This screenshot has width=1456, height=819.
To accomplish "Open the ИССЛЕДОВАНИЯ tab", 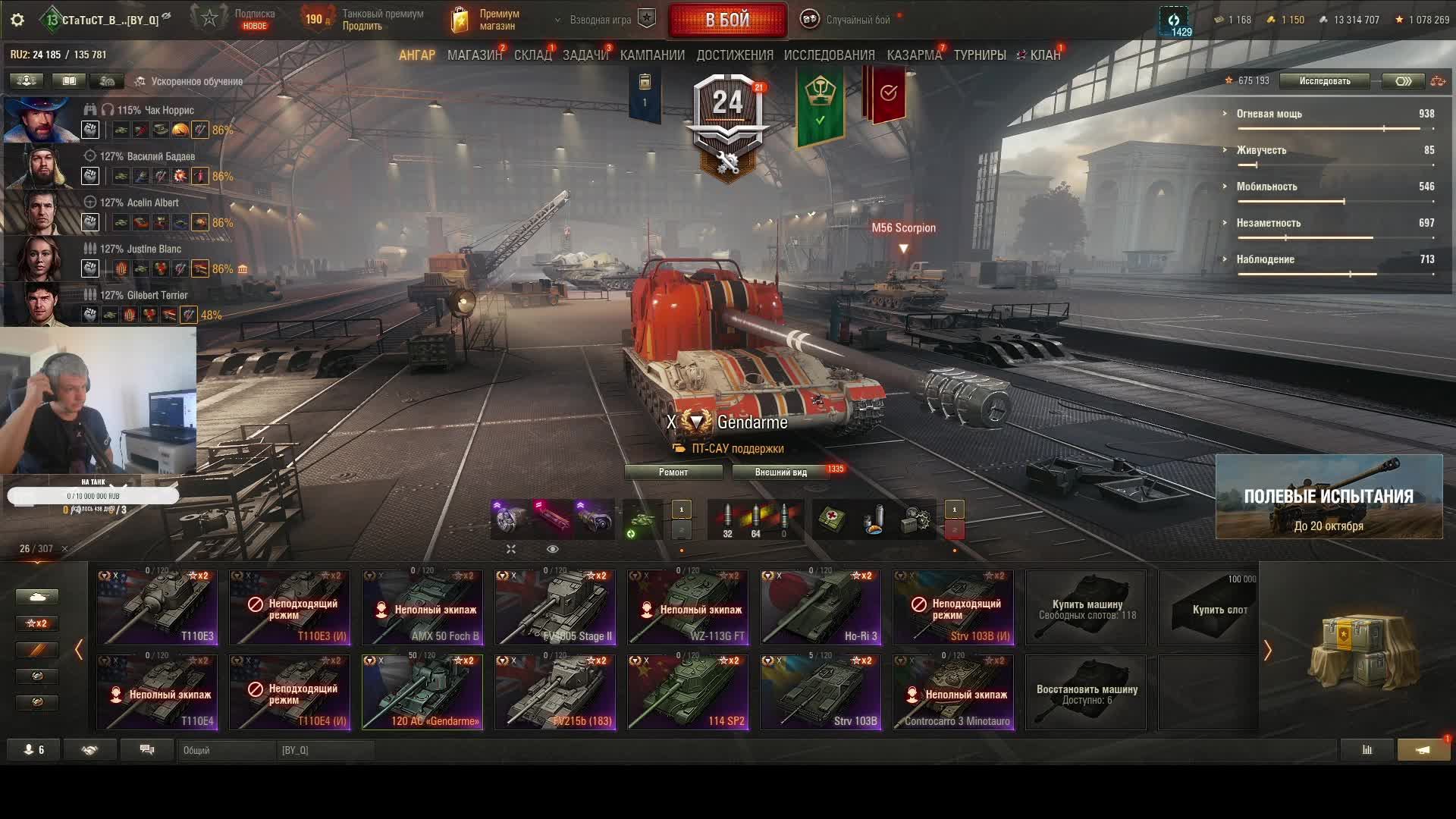I will click(x=829, y=55).
